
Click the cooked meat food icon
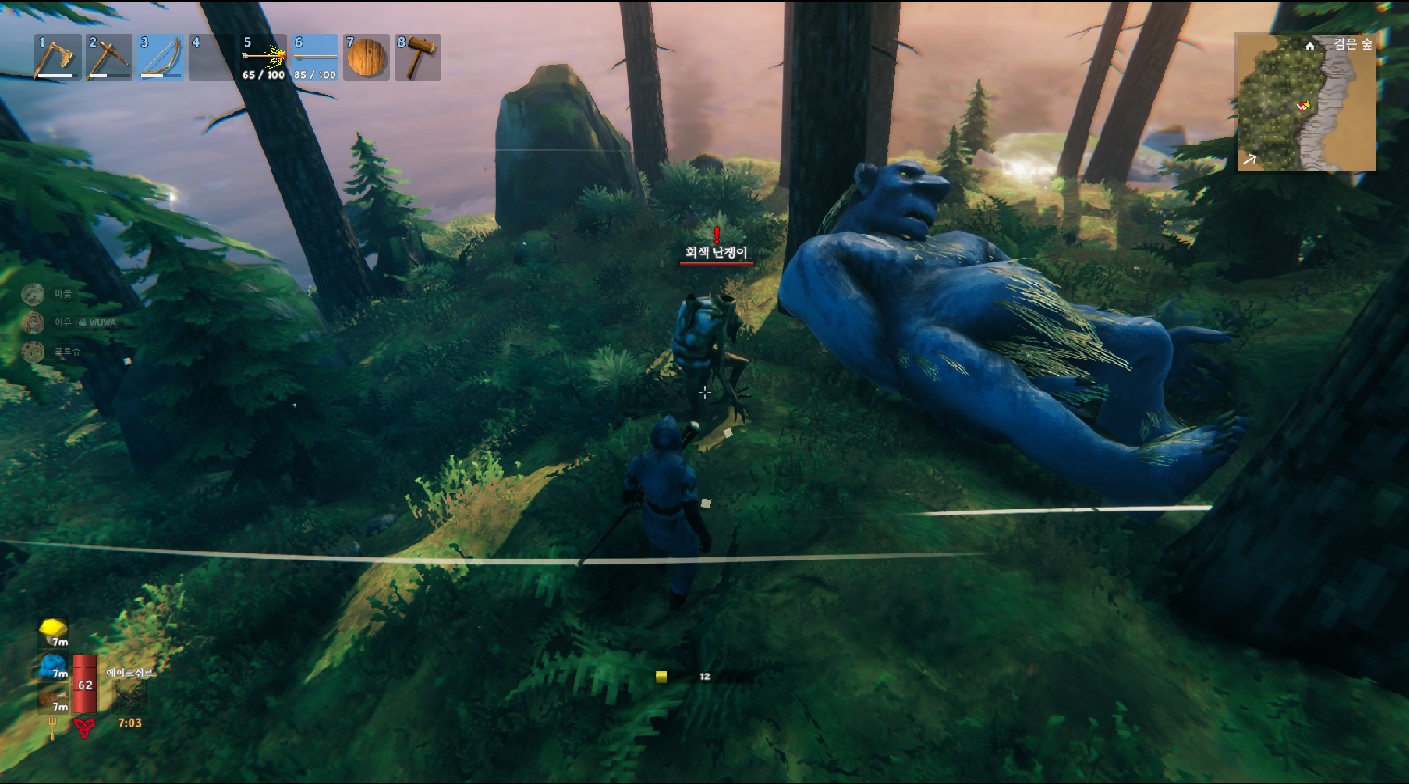(52, 700)
